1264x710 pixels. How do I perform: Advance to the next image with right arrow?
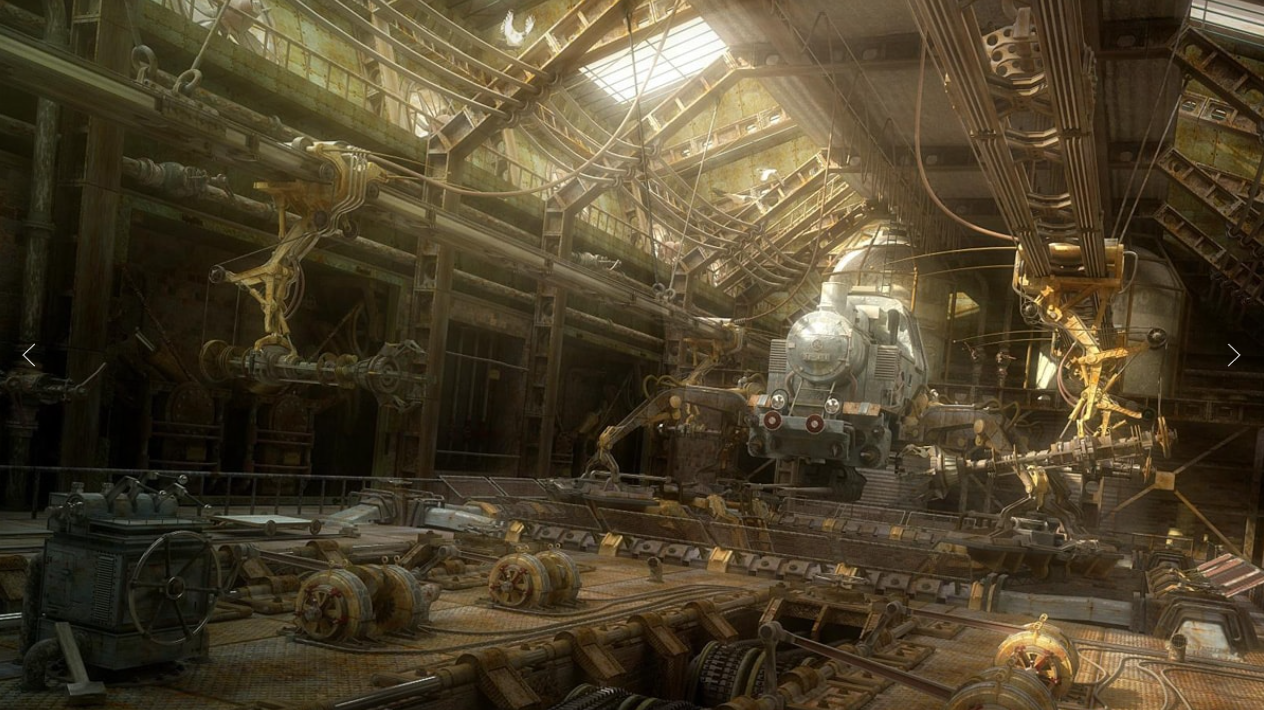(1233, 355)
